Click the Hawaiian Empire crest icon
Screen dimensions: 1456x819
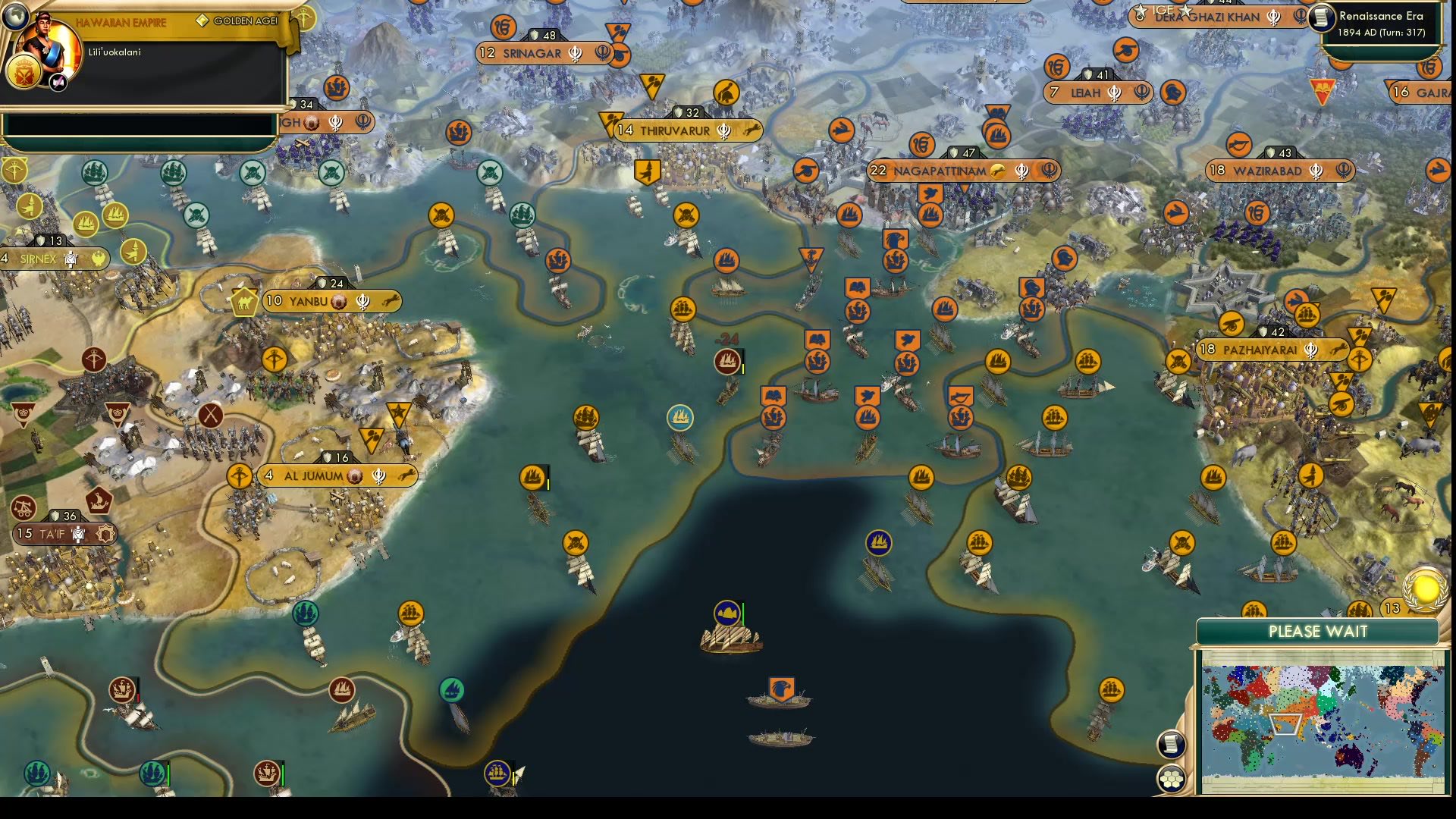(25, 74)
